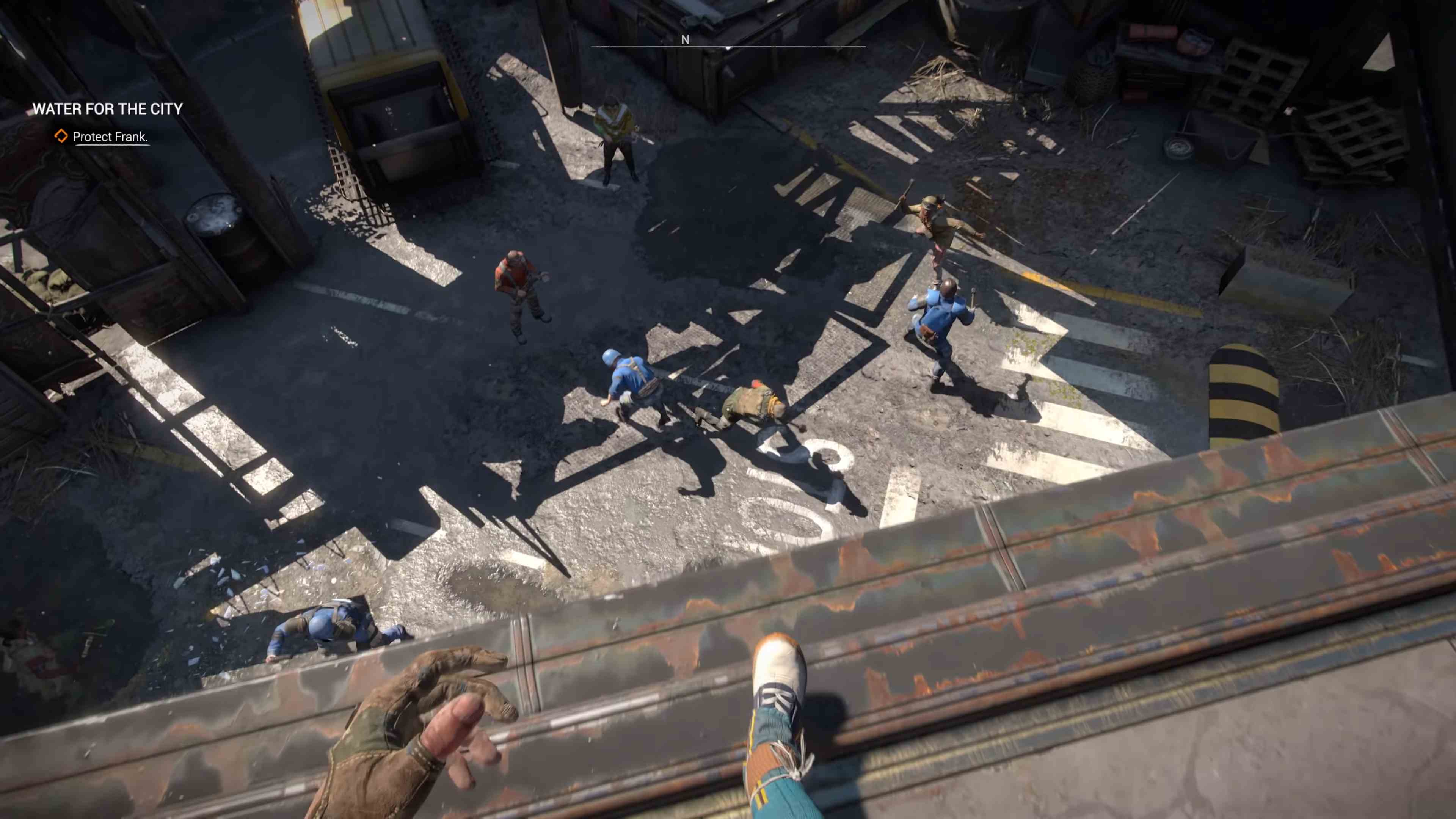This screenshot has height=819, width=1456.
Task: Click the underlined 'Protect Frank.' objective text
Action: point(111,137)
